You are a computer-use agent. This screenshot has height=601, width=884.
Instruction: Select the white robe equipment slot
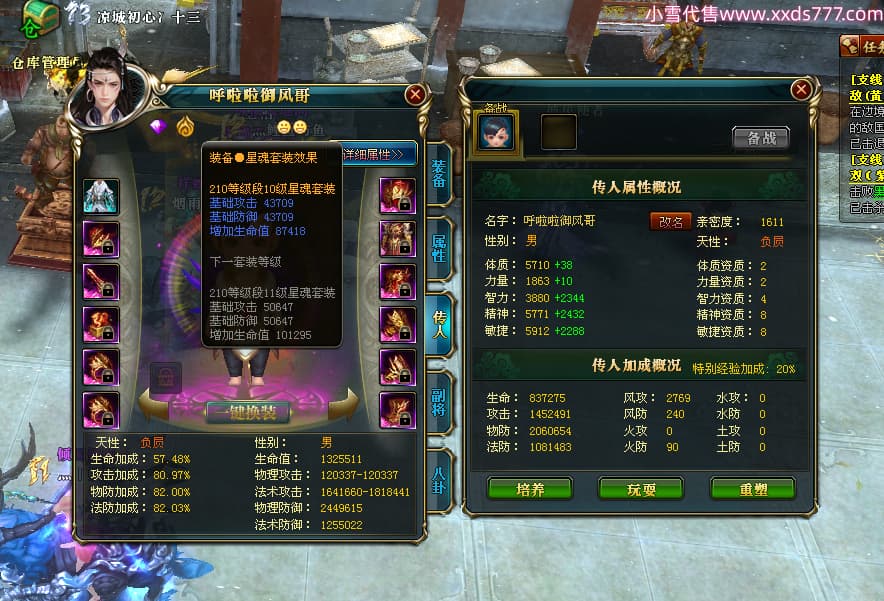[x=101, y=196]
